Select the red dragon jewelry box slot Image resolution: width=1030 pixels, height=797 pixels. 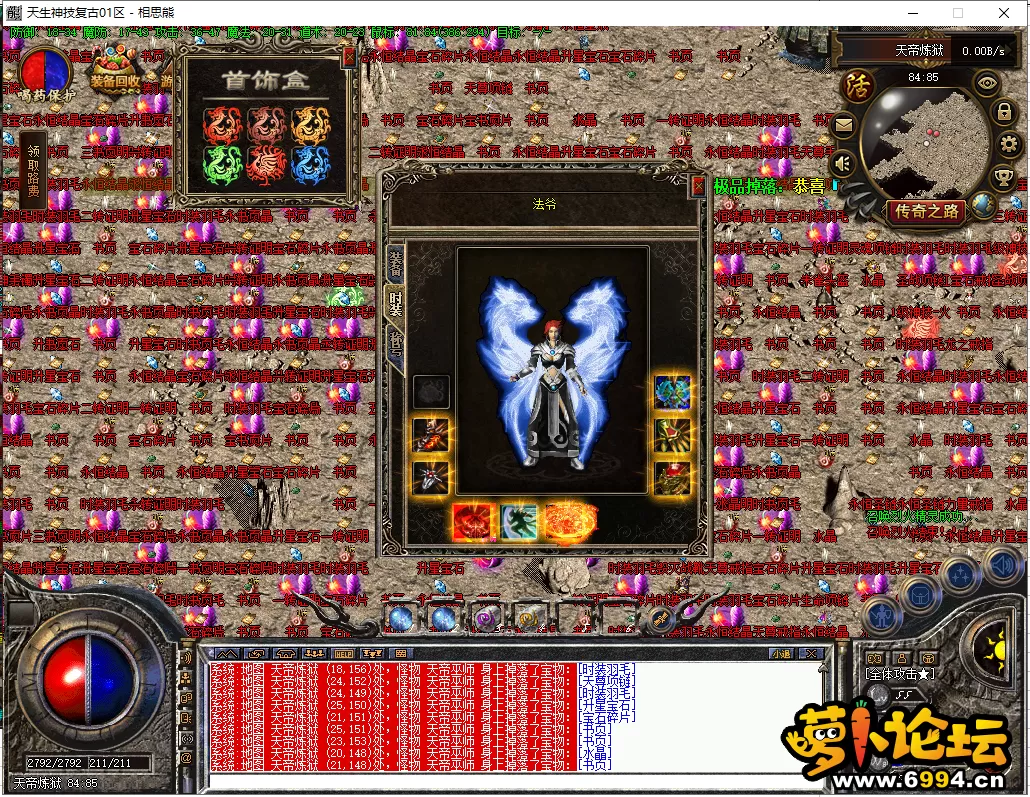click(x=222, y=125)
